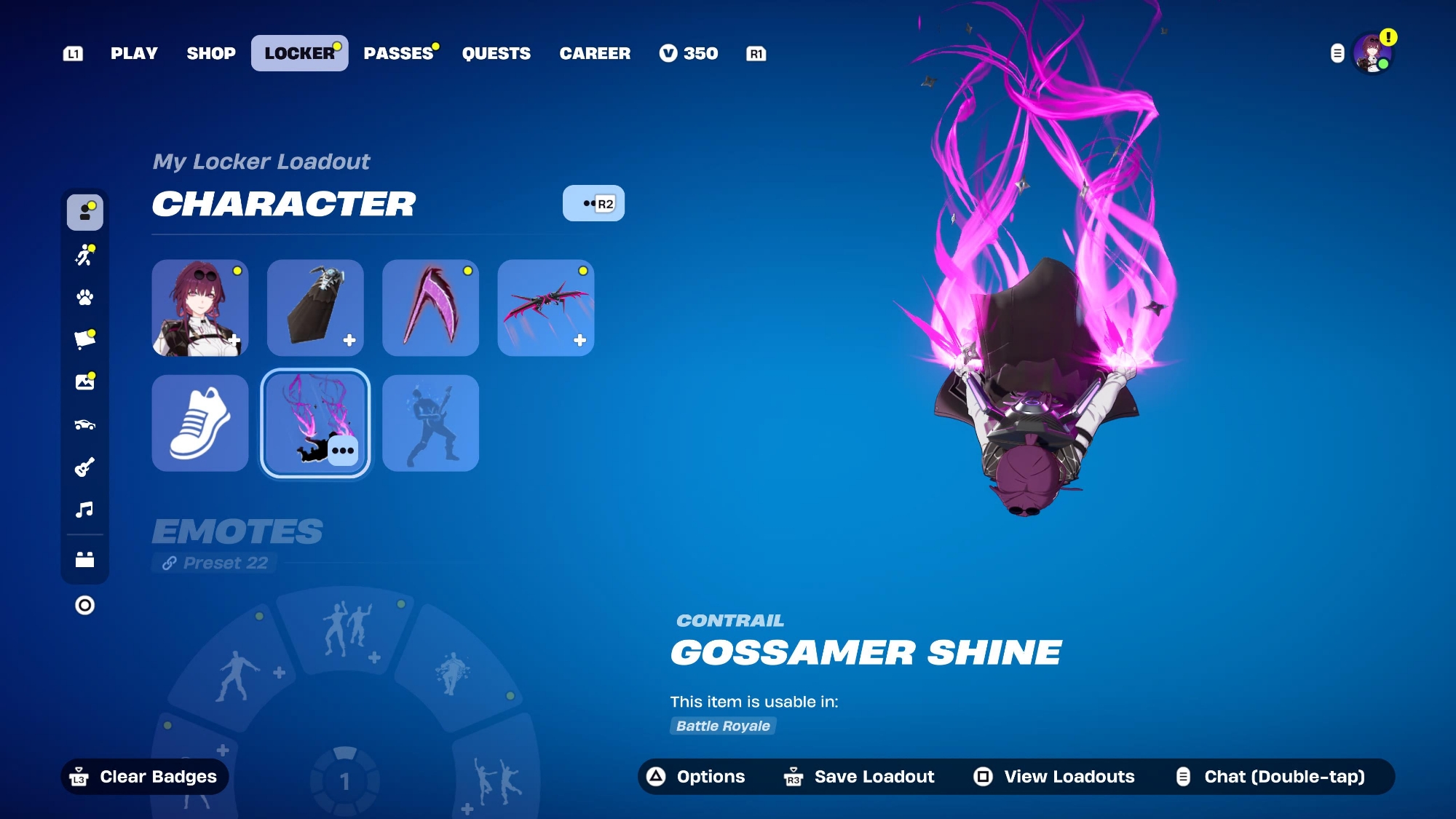Save the current loadout
The height and width of the screenshot is (819, 1456).
[x=860, y=777]
